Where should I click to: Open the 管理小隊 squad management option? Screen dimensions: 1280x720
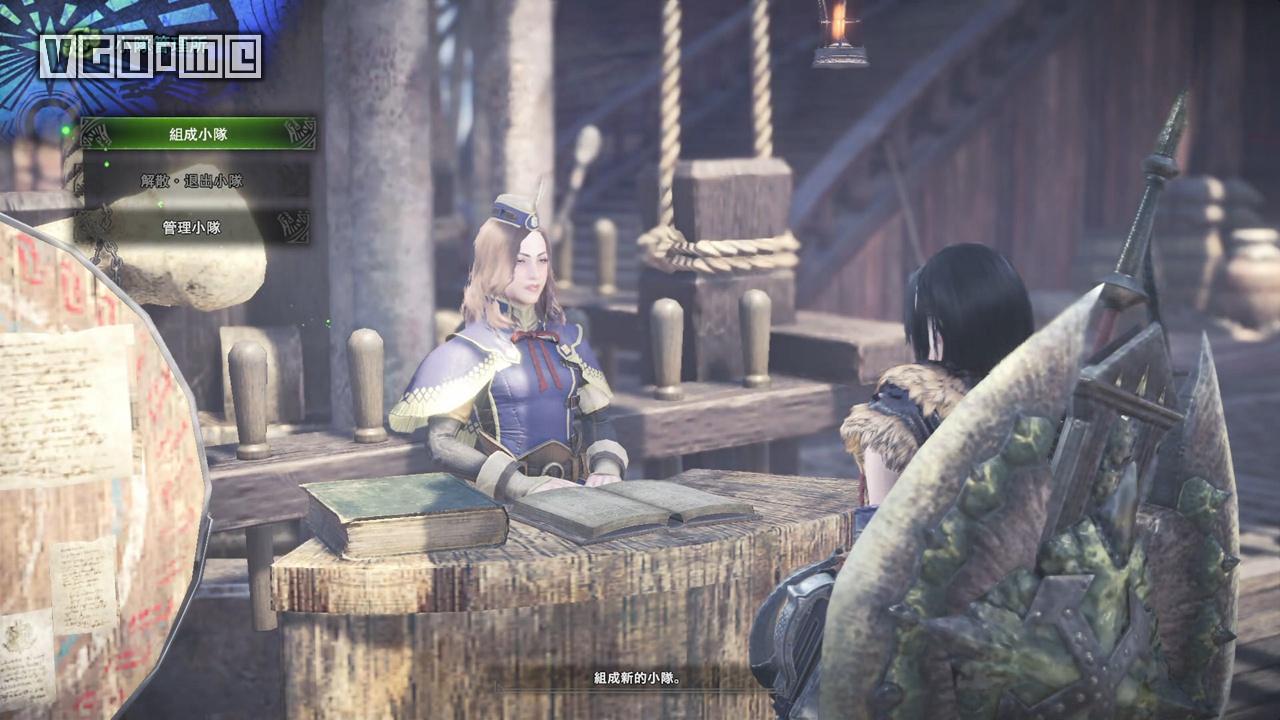[x=191, y=228]
